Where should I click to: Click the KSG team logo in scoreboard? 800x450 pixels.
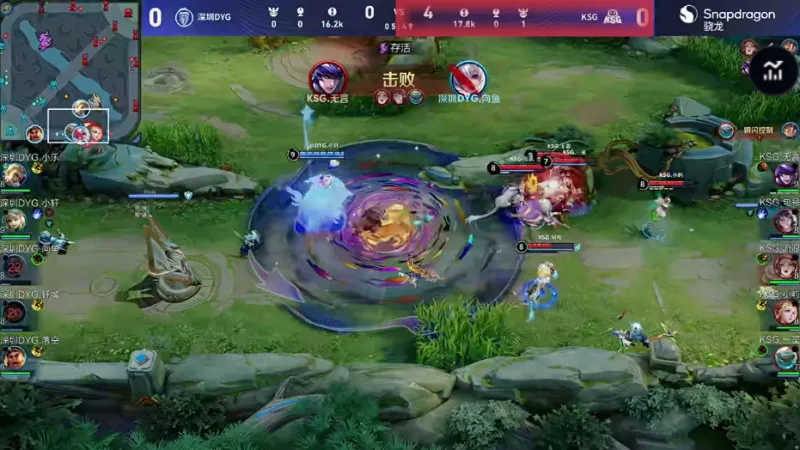[613, 17]
